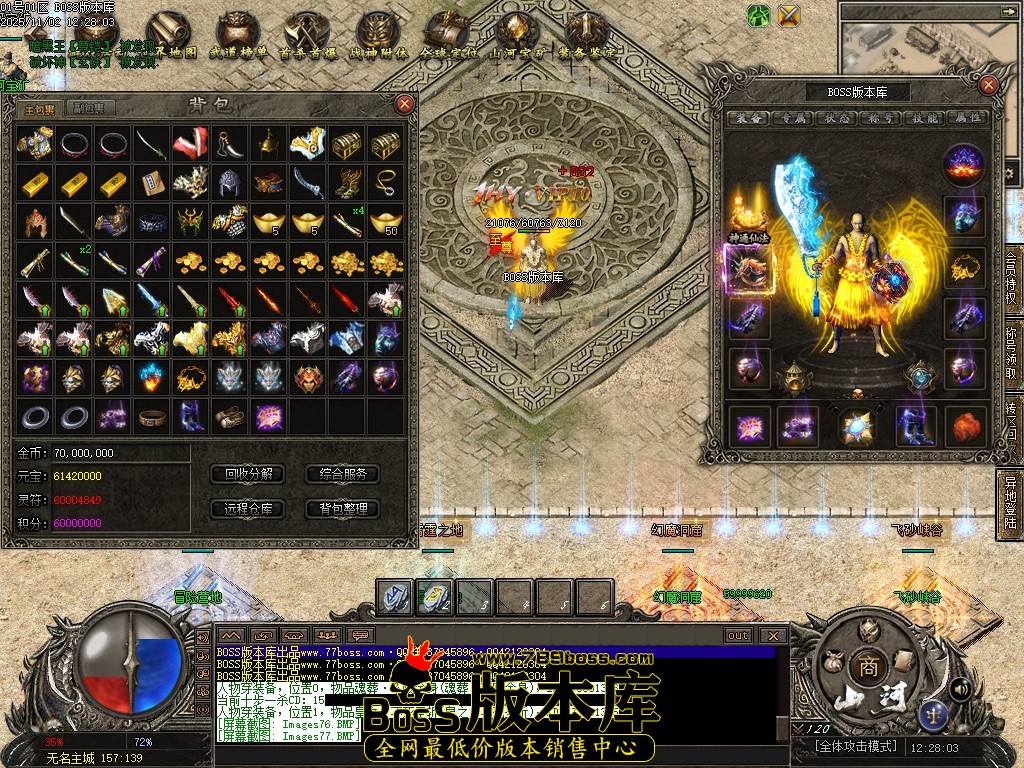The height and width of the screenshot is (768, 1024).
Task: Close the 背包 backpack window
Action: pos(404,103)
